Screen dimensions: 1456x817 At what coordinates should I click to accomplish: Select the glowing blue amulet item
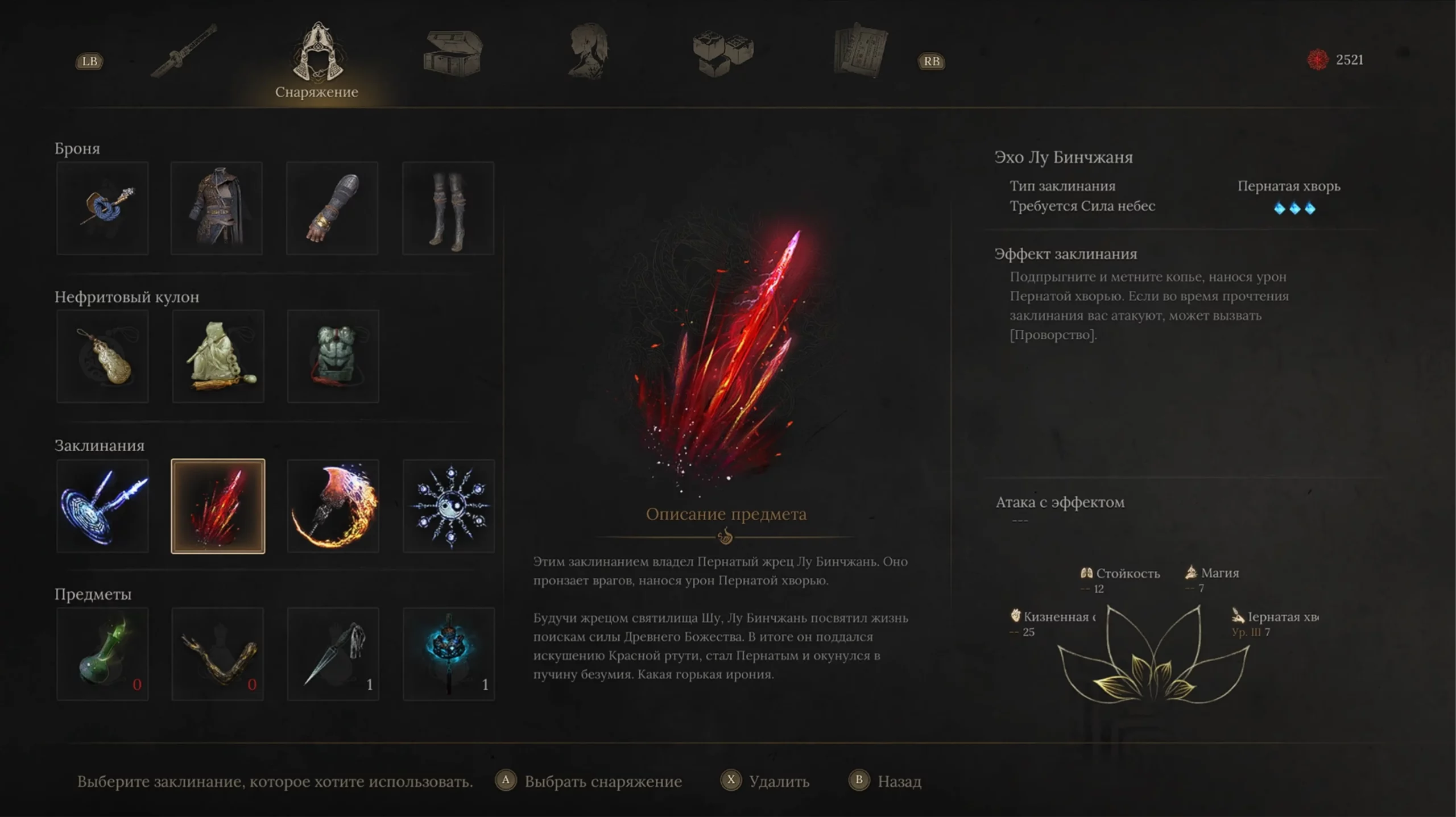tap(449, 654)
